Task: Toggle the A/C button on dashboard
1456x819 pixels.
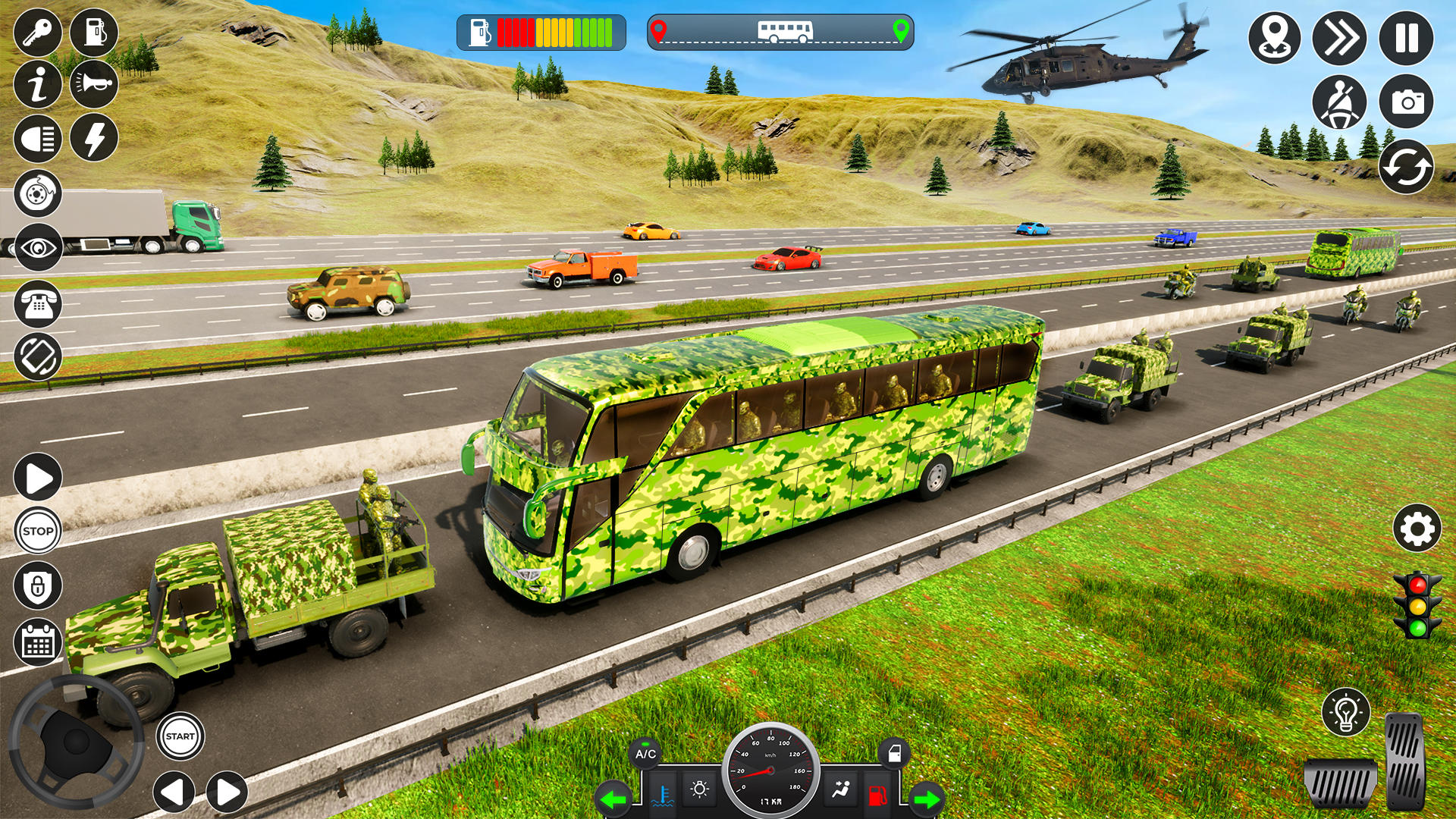Action: click(x=645, y=754)
